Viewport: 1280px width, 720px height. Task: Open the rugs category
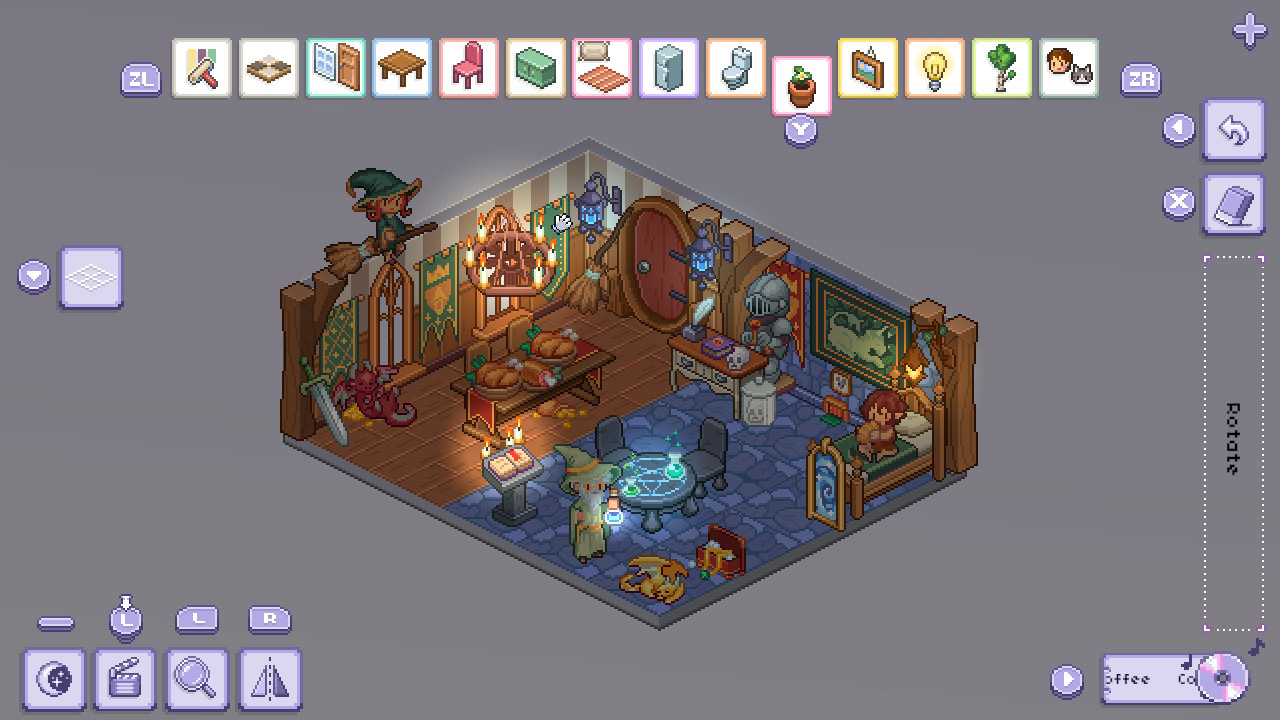point(601,68)
